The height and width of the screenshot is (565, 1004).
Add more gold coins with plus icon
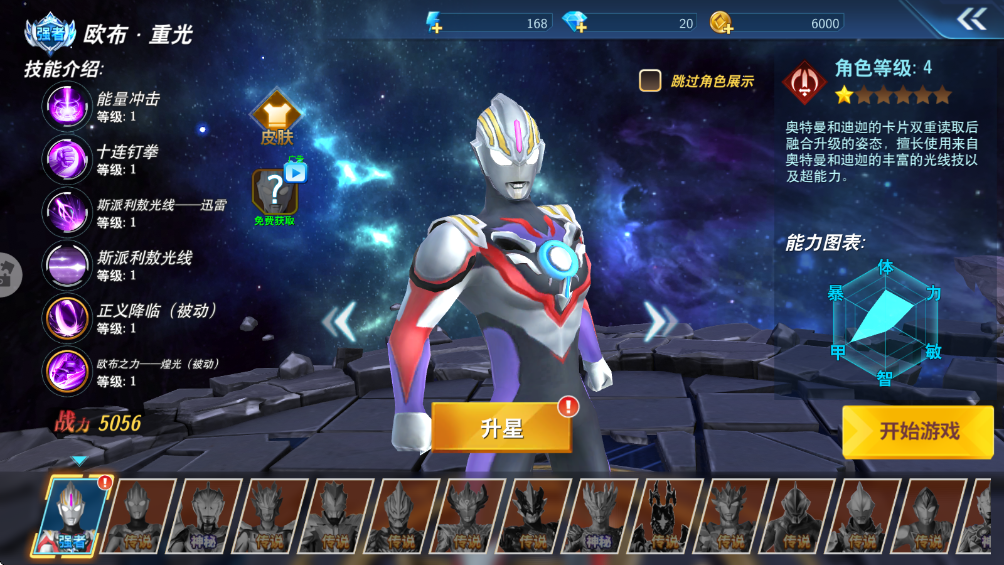[x=721, y=23]
